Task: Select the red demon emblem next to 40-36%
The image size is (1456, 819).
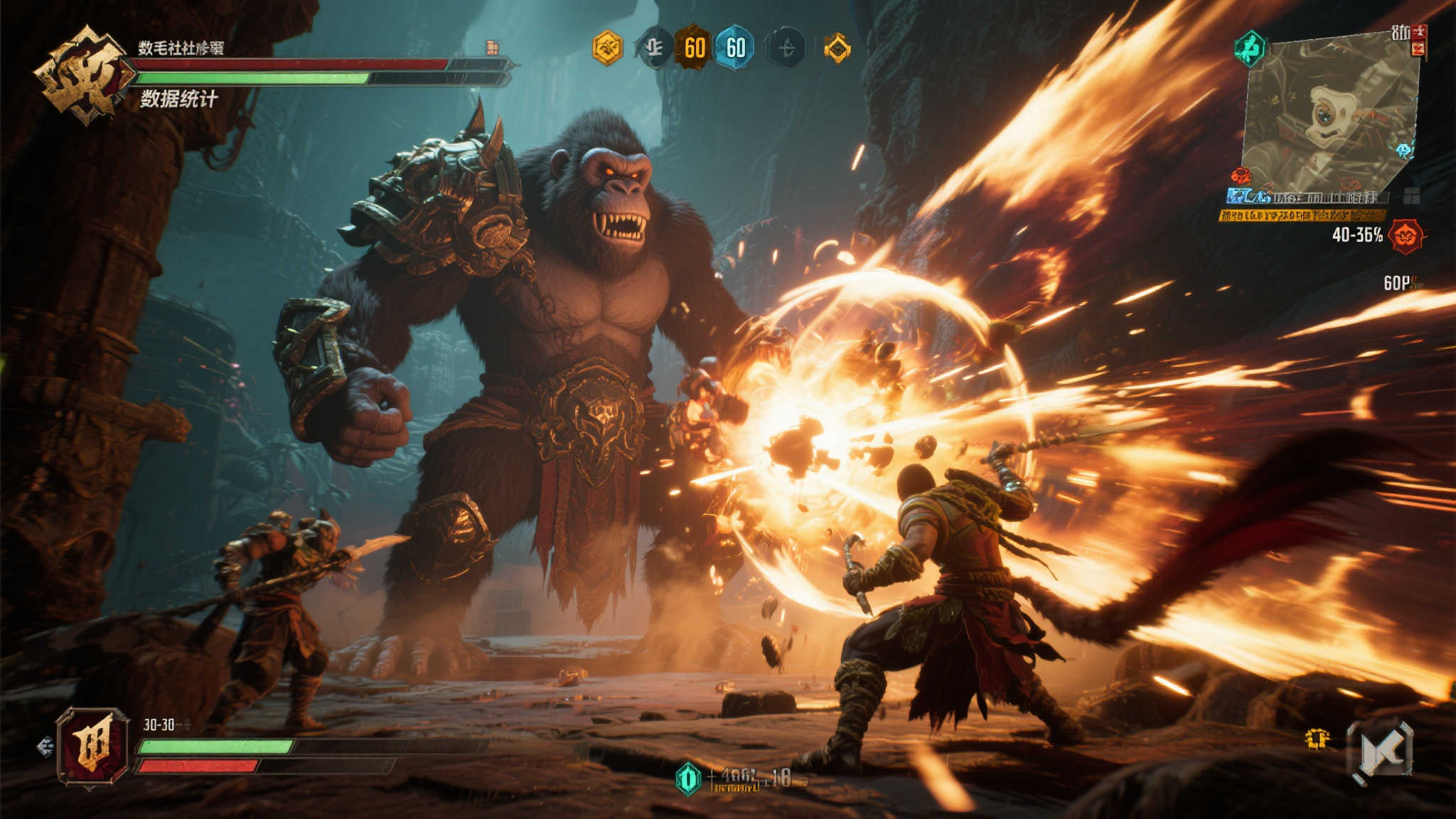Action: point(1406,236)
